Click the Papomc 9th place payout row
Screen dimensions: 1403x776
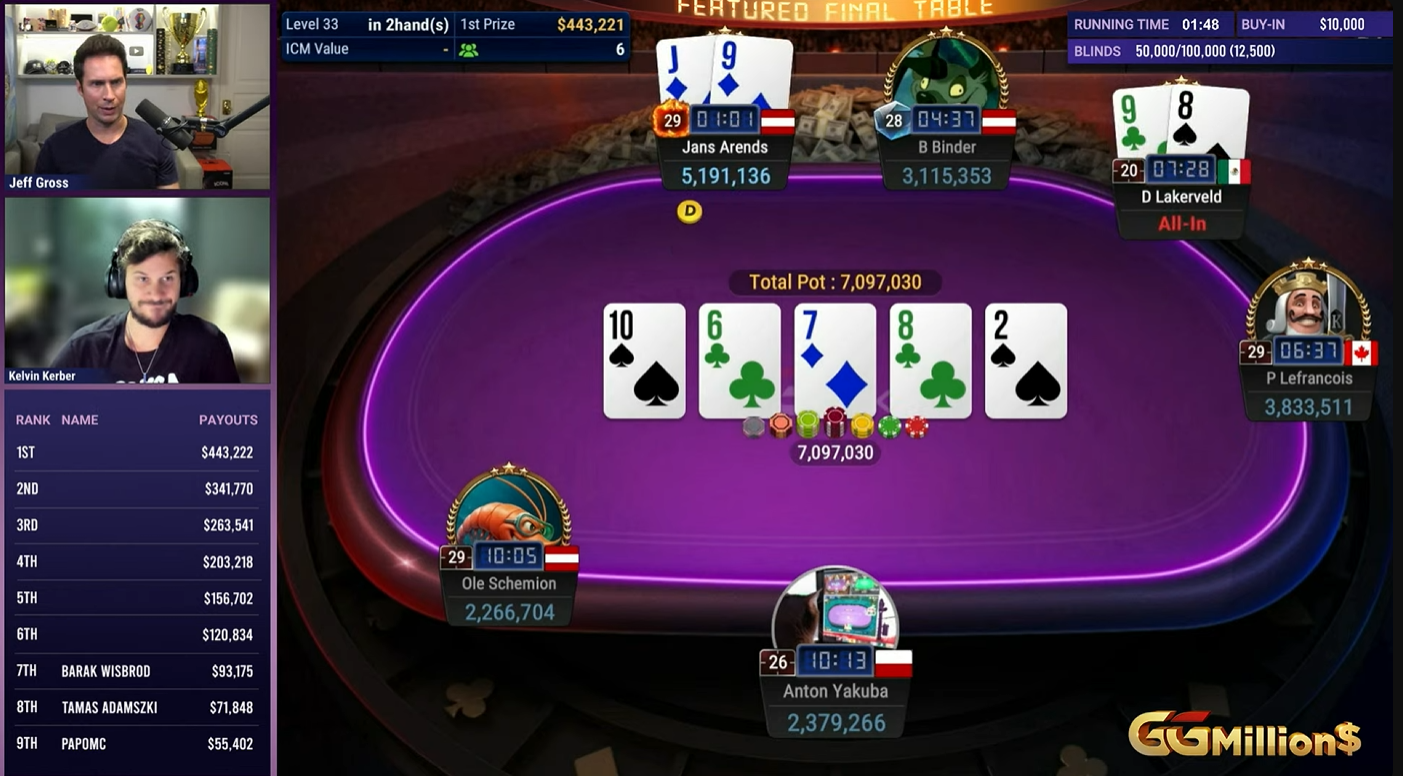click(x=135, y=743)
